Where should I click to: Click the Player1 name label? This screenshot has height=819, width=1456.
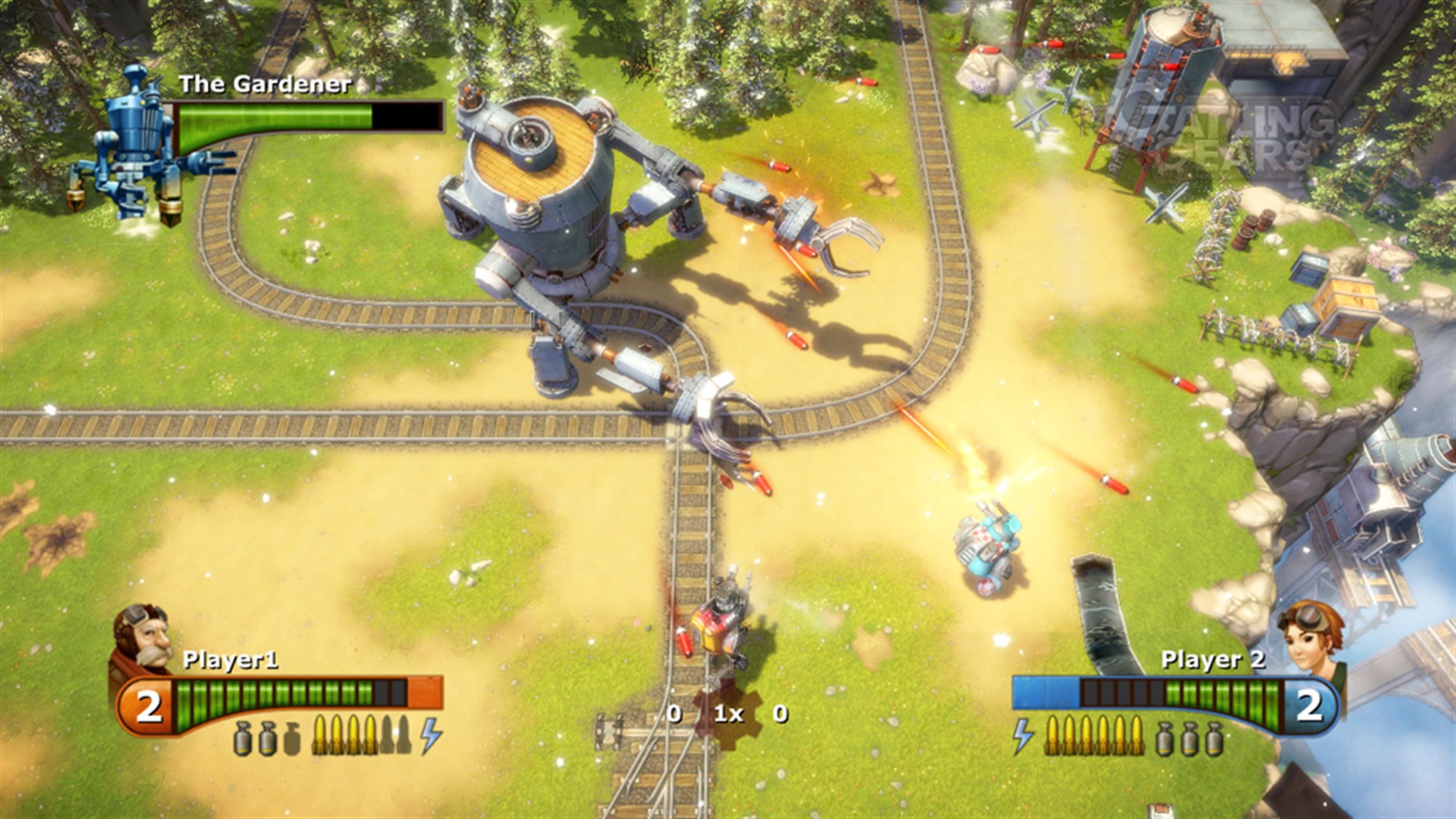pos(230,661)
